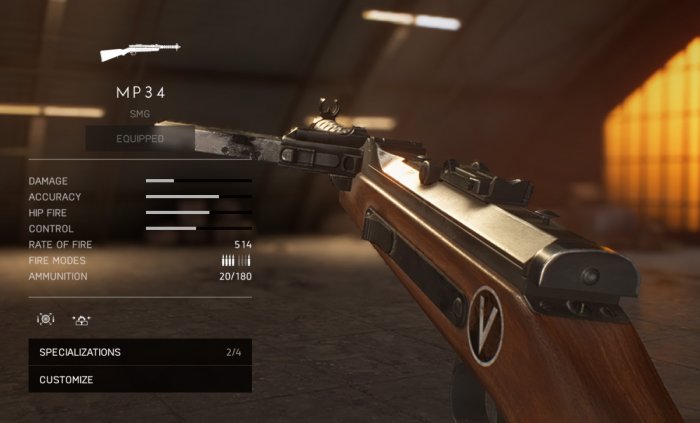This screenshot has height=423, width=700.
Task: Select the circular sight specialization icon
Action: [45, 319]
